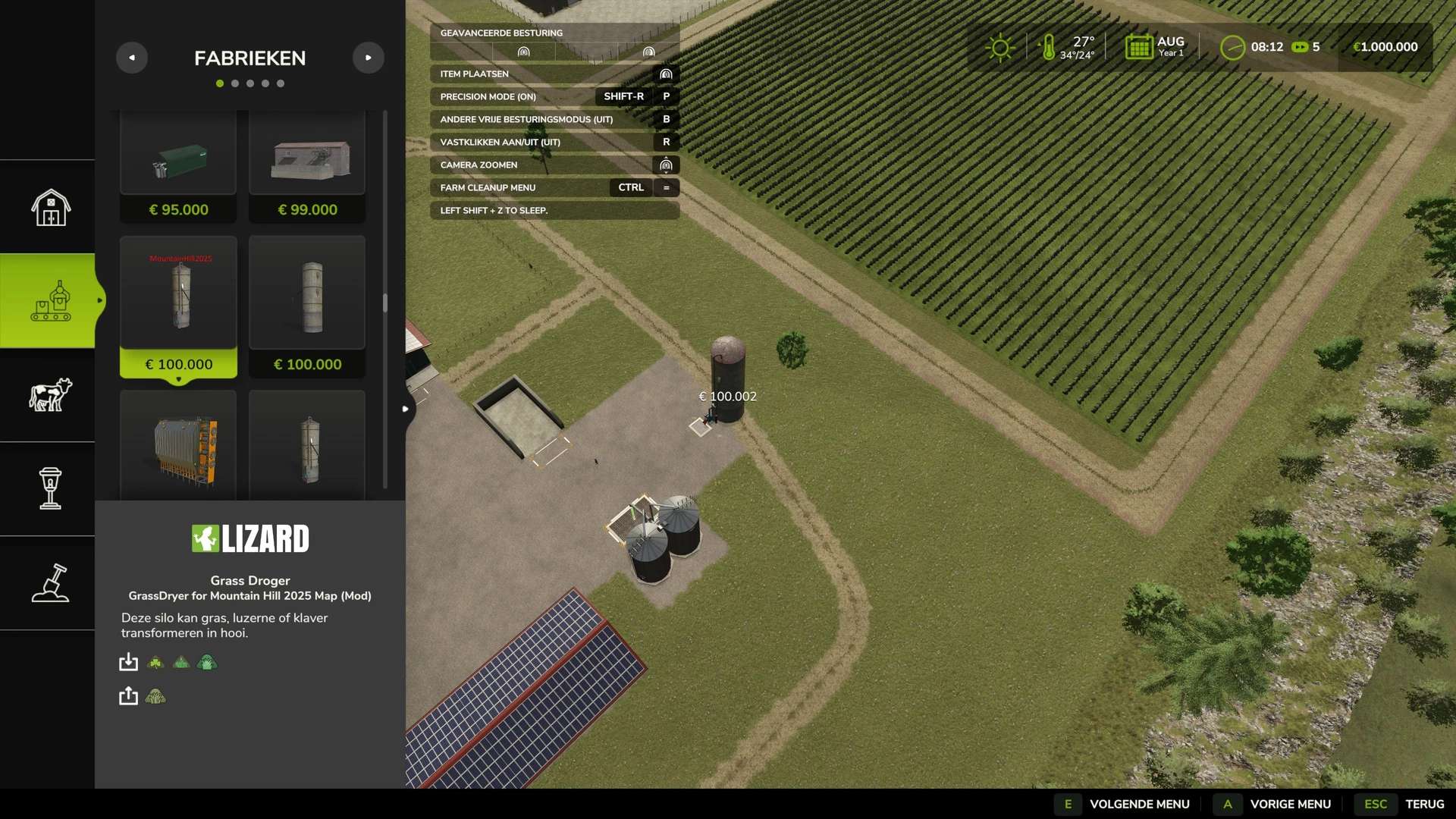
Task: Collapse the build menu side panel arrow
Action: [x=406, y=409]
